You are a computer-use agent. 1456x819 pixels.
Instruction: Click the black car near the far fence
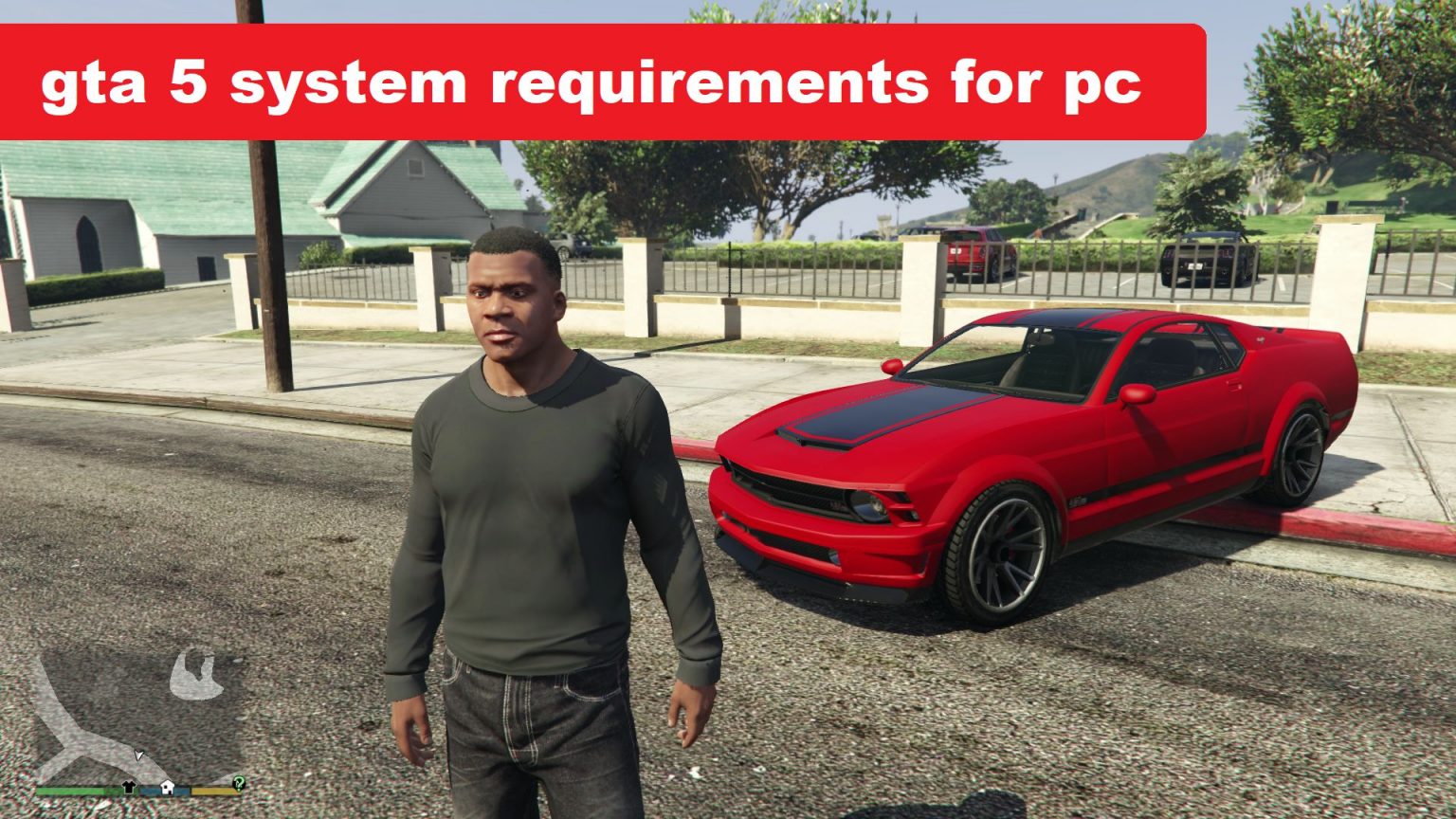(1209, 261)
